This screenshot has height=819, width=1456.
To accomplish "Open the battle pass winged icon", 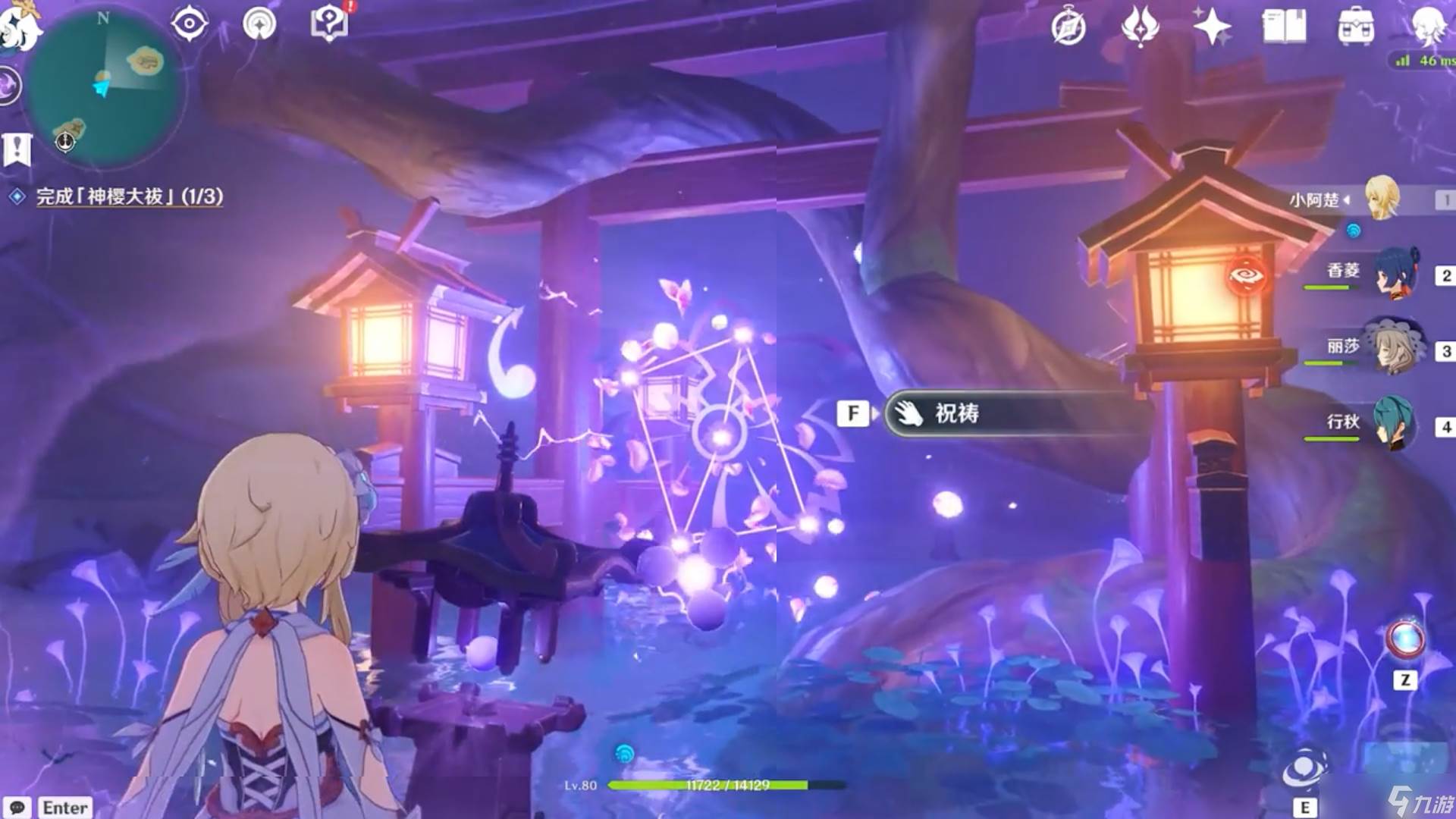I will pos(1140,27).
